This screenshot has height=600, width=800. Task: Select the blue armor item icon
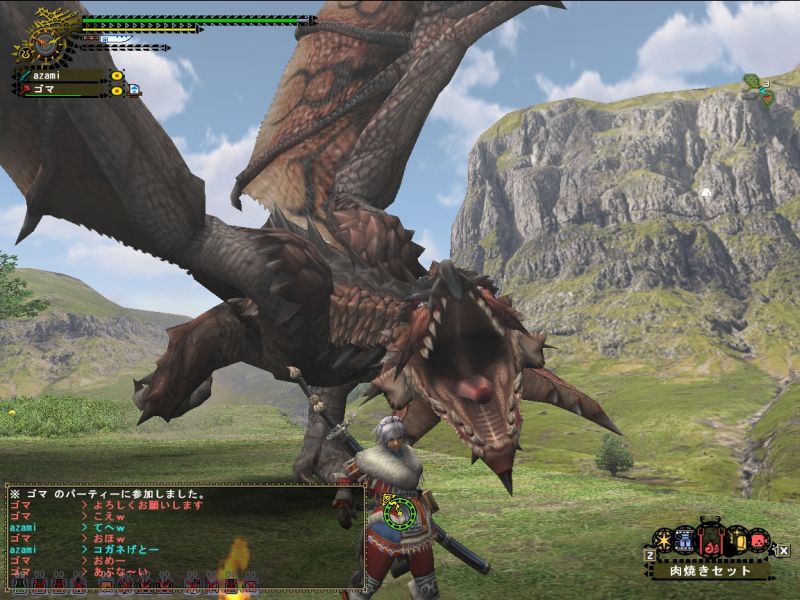[684, 540]
